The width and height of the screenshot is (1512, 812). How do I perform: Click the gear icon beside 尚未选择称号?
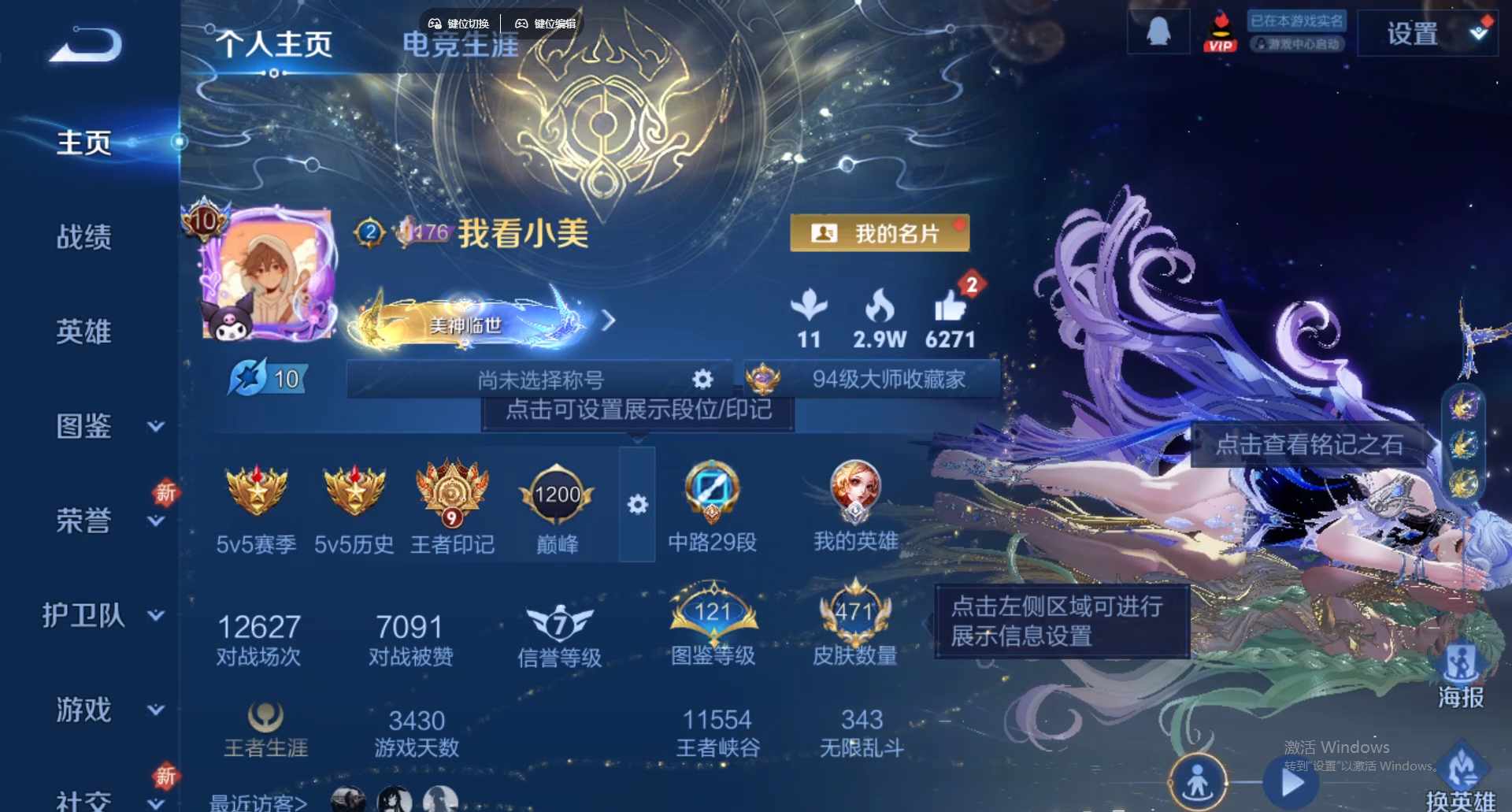702,379
